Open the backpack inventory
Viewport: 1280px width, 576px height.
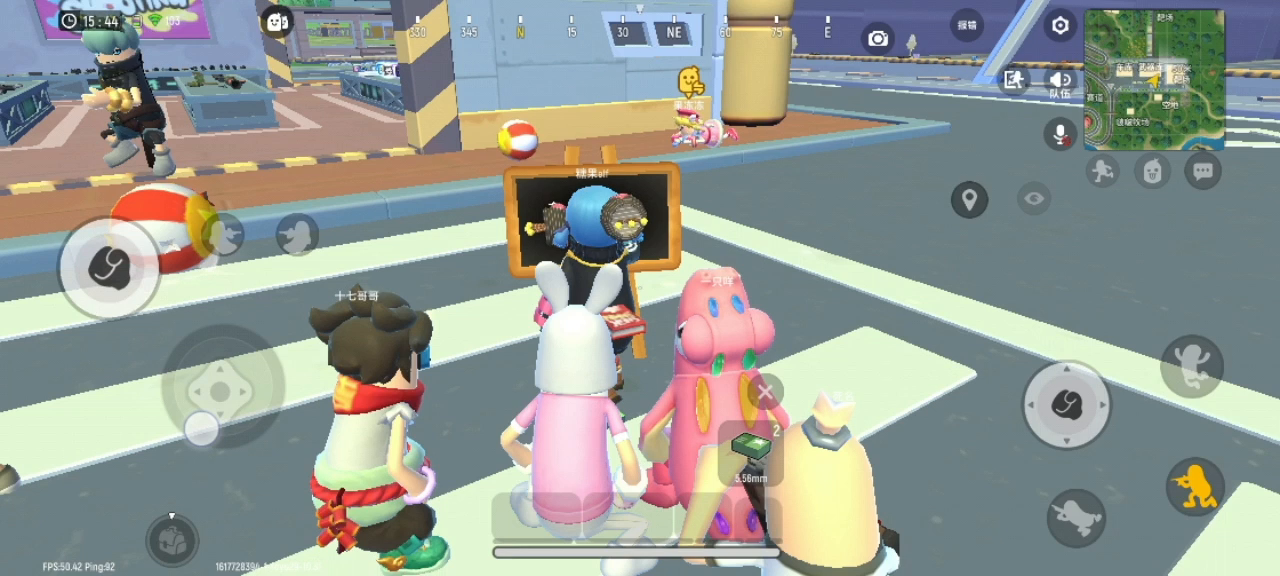[172, 539]
